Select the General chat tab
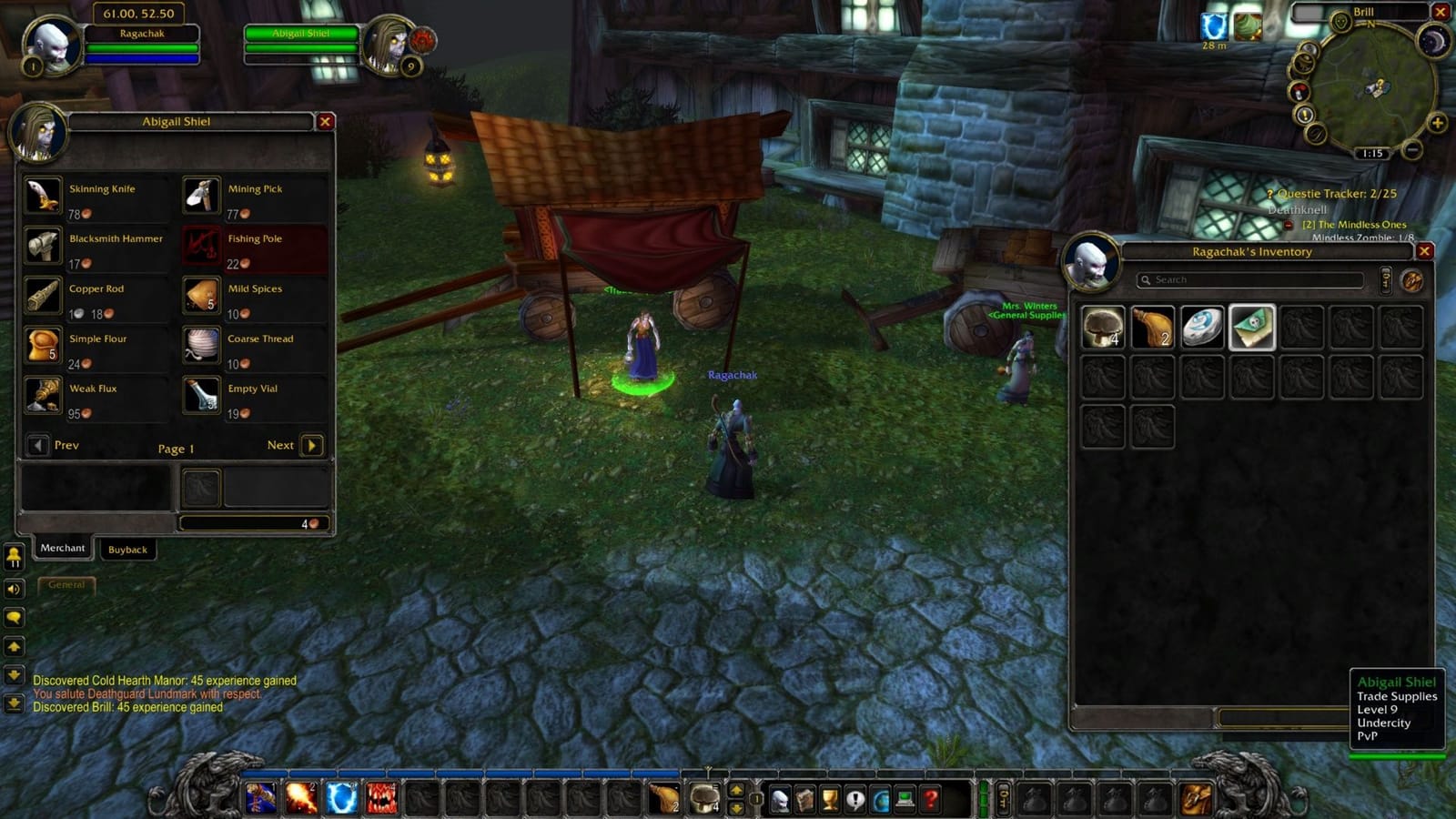Screen dimensions: 1456x819 point(65,585)
